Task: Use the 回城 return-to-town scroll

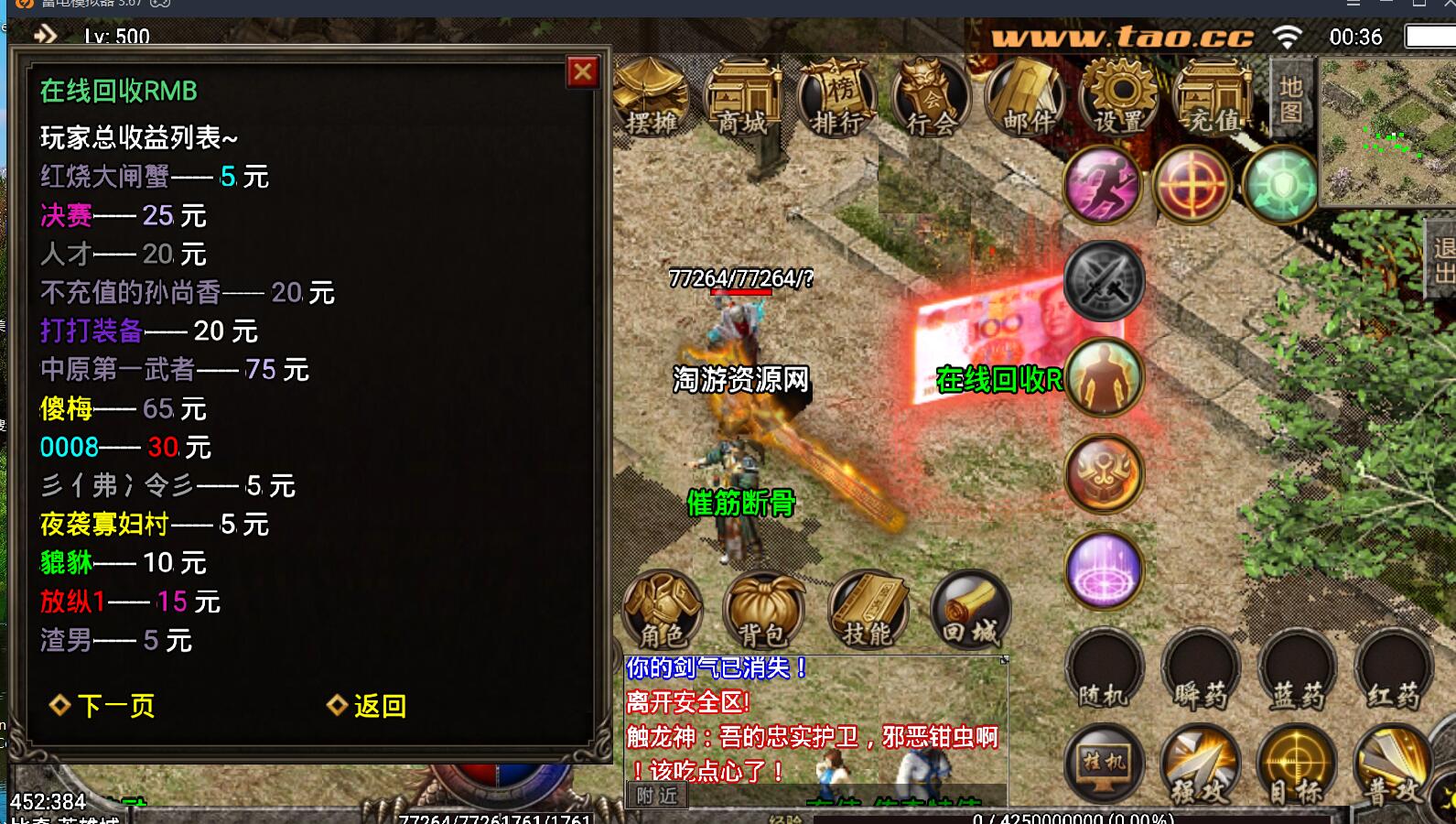Action: click(x=970, y=609)
